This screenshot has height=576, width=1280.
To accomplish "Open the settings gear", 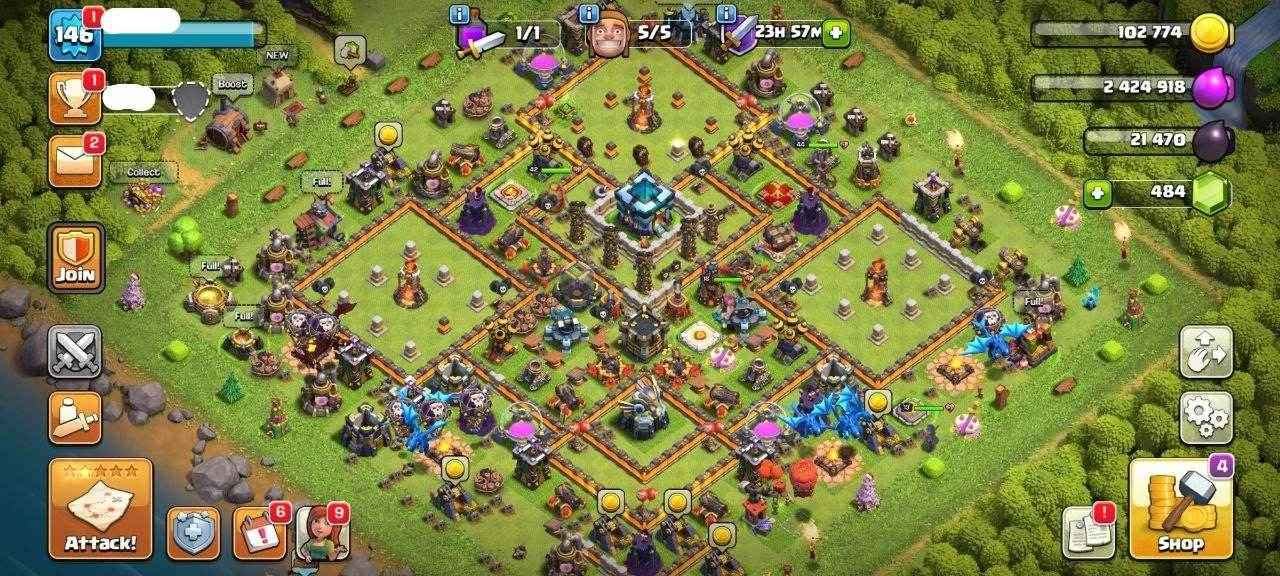I will (x=1206, y=417).
